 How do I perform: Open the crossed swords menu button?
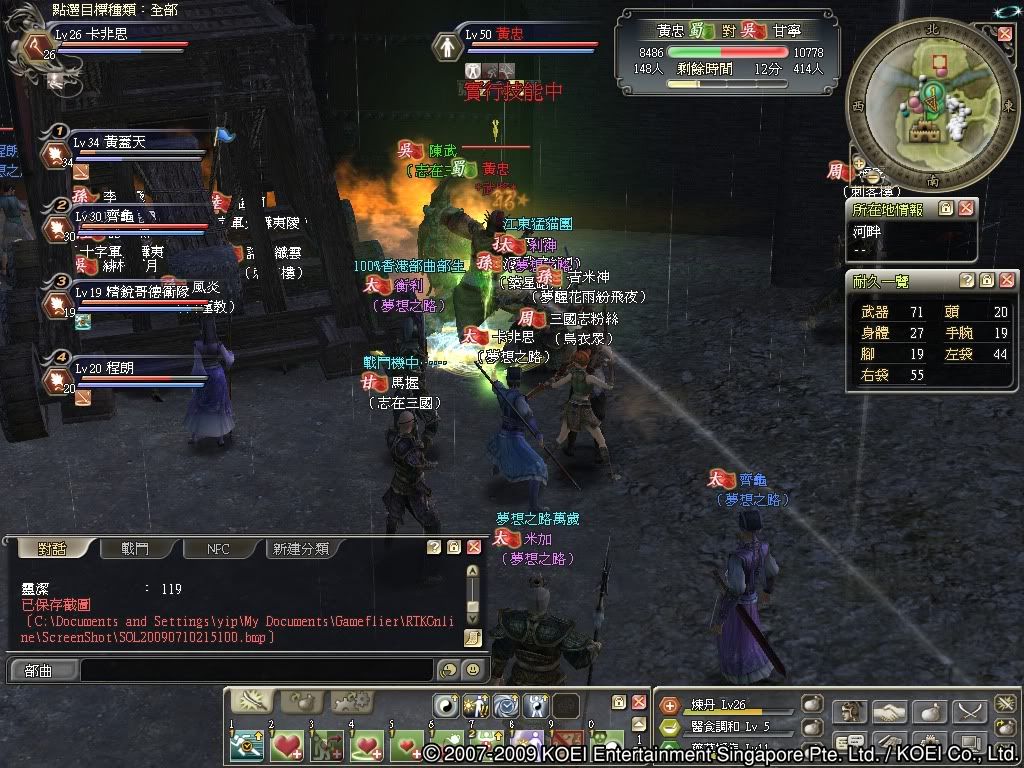click(969, 711)
